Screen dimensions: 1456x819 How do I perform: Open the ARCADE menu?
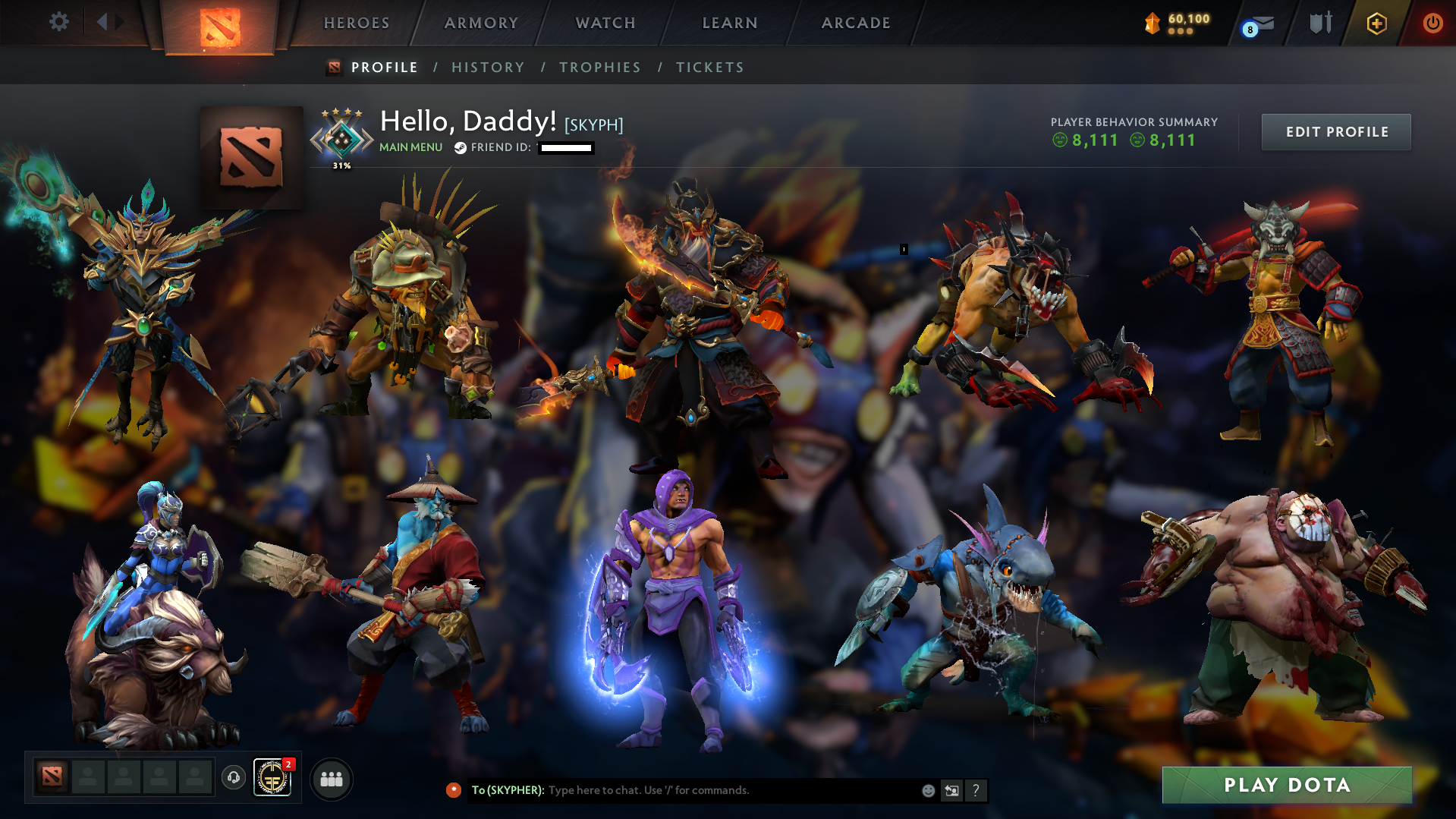pos(856,23)
